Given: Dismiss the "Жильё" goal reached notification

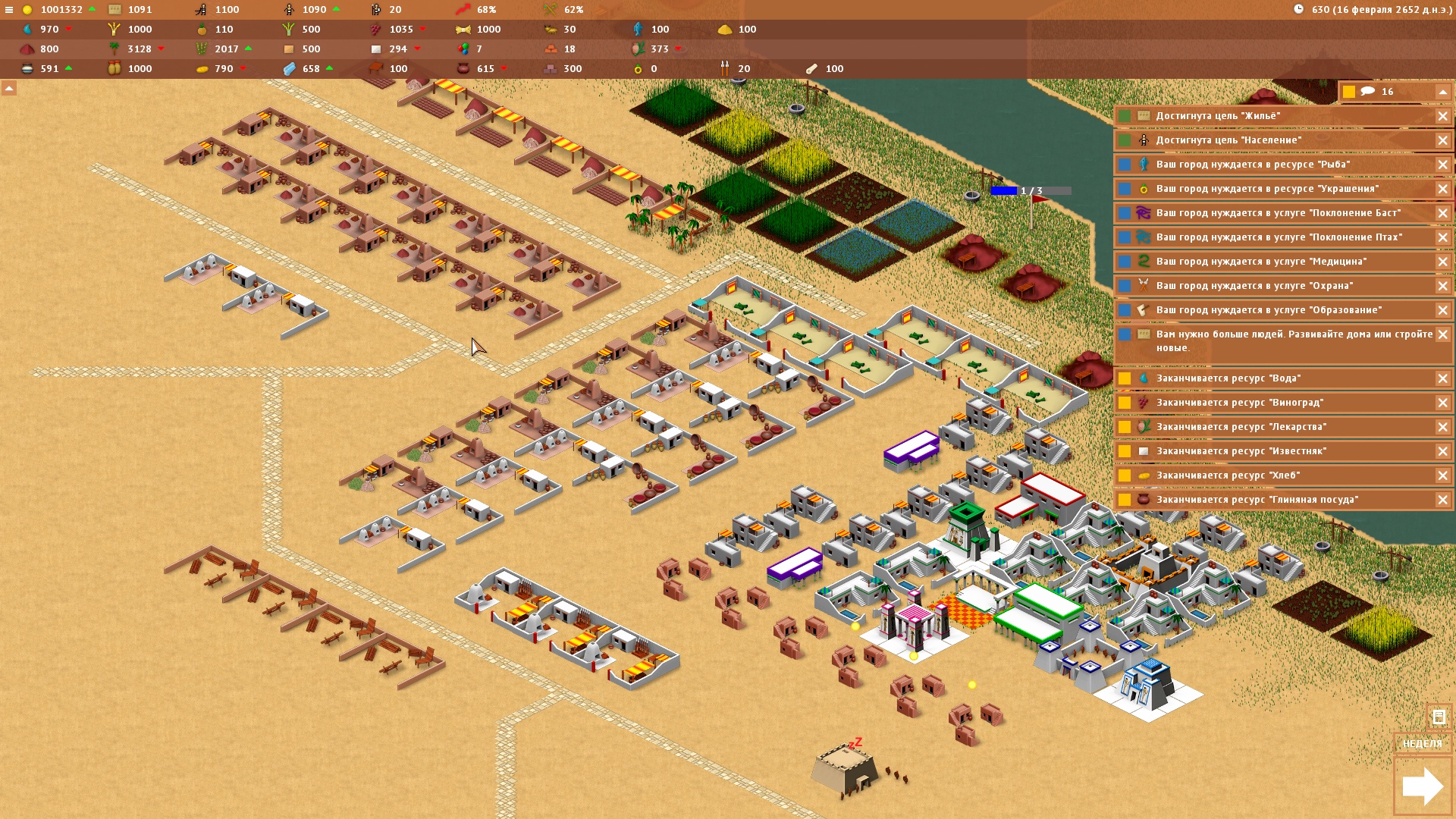Looking at the screenshot, I should point(1442,116).
